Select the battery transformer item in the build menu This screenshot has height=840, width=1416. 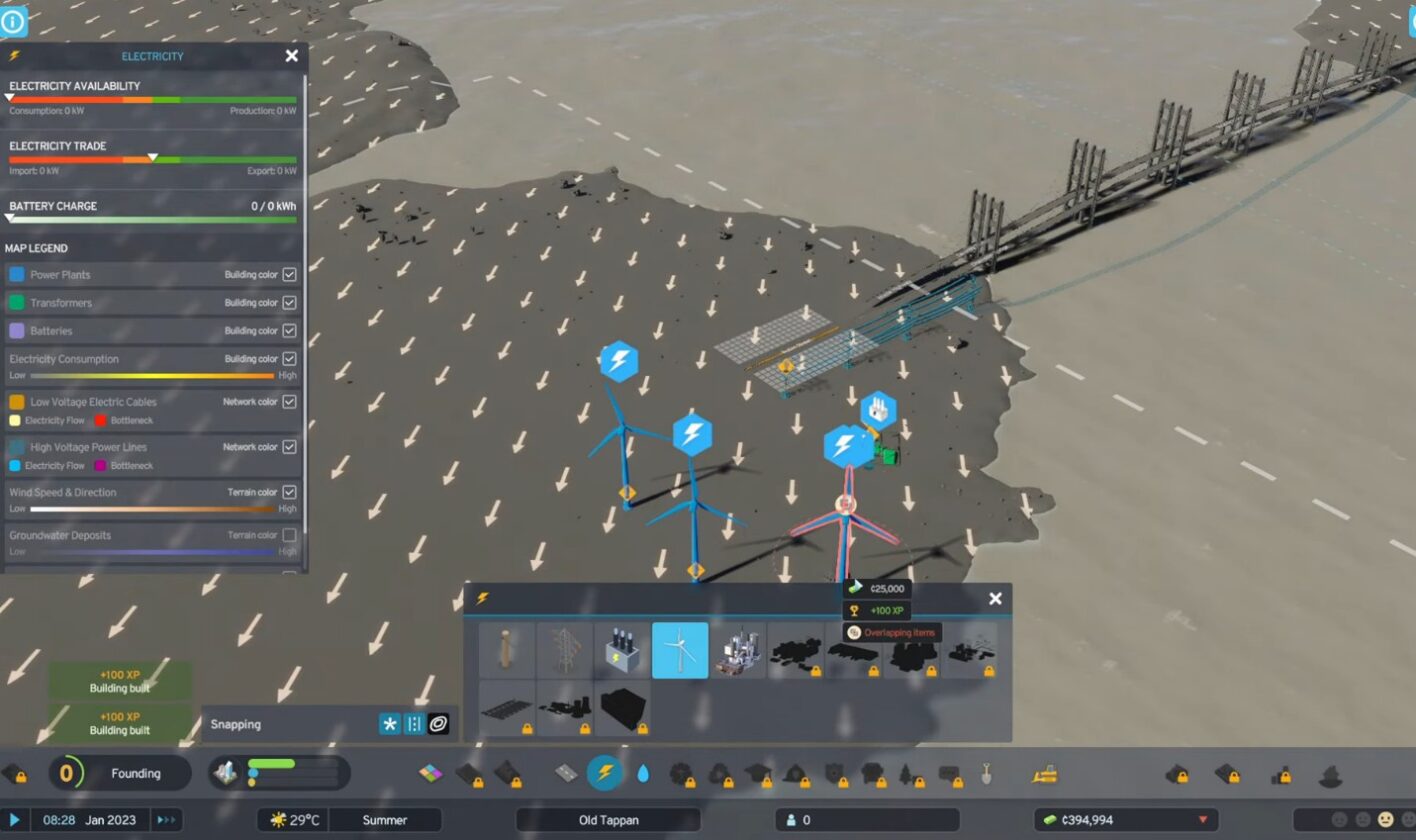point(622,650)
